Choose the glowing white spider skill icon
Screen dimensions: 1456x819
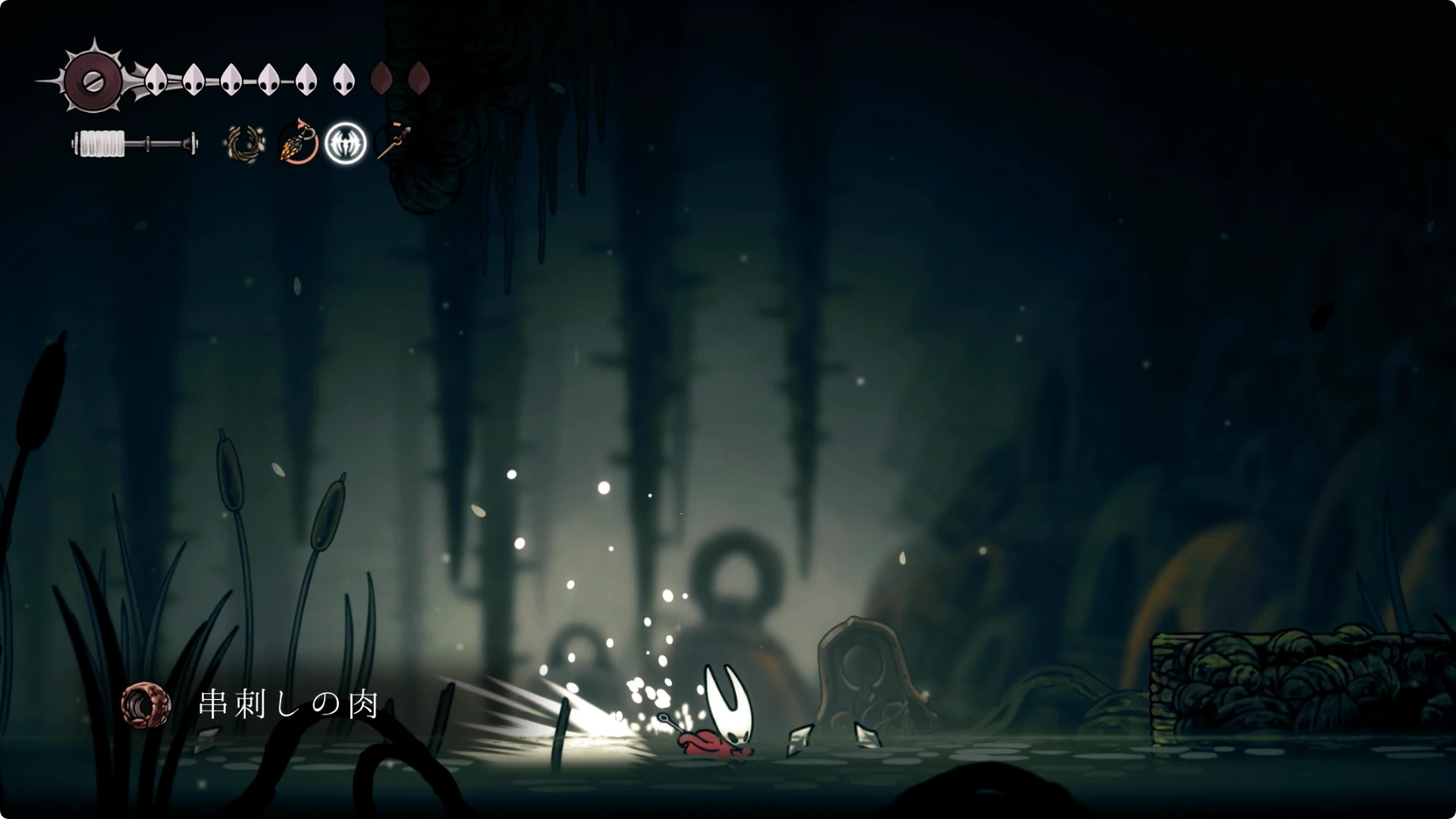coord(346,142)
